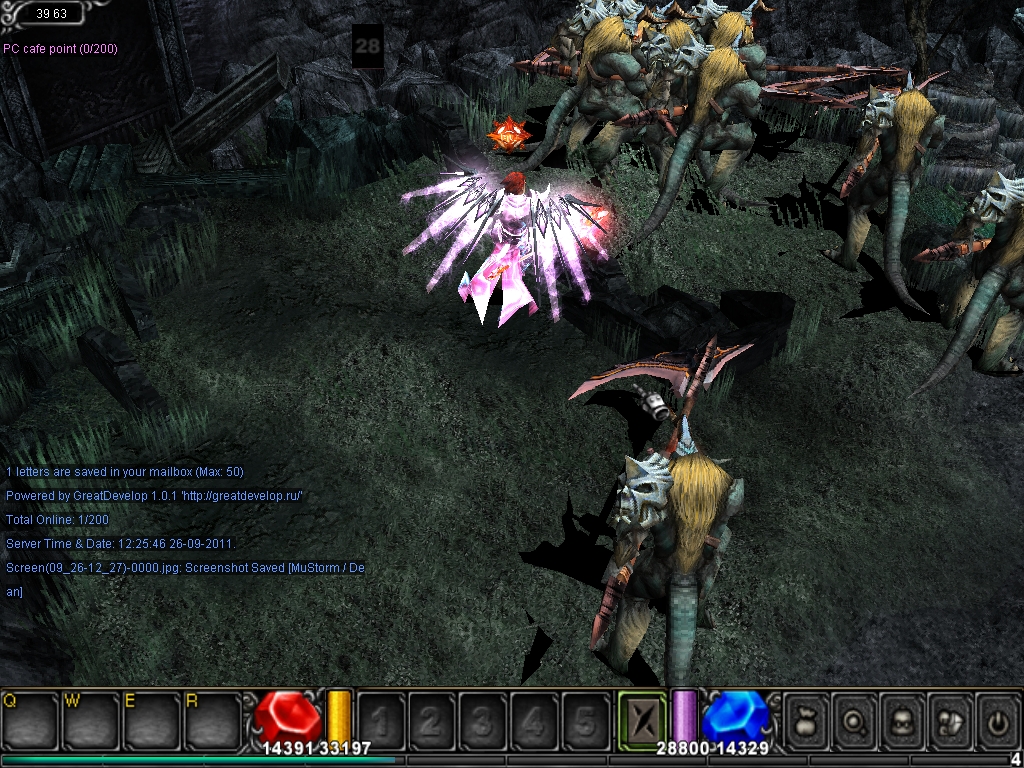Image resolution: width=1024 pixels, height=768 pixels.
Task: Choose skill slot number 1
Action: click(382, 720)
